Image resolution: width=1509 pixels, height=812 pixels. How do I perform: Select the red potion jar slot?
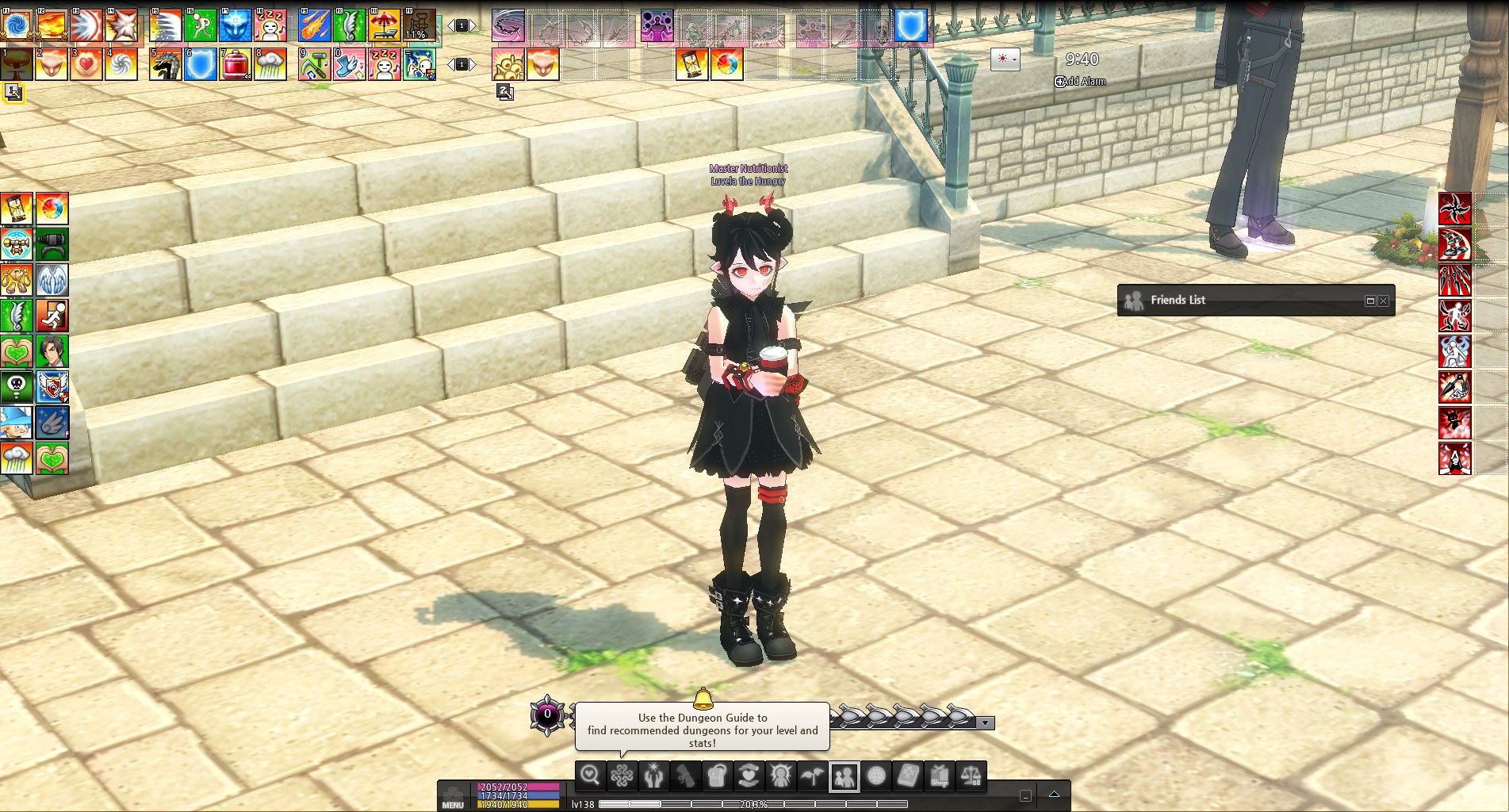coord(236,64)
